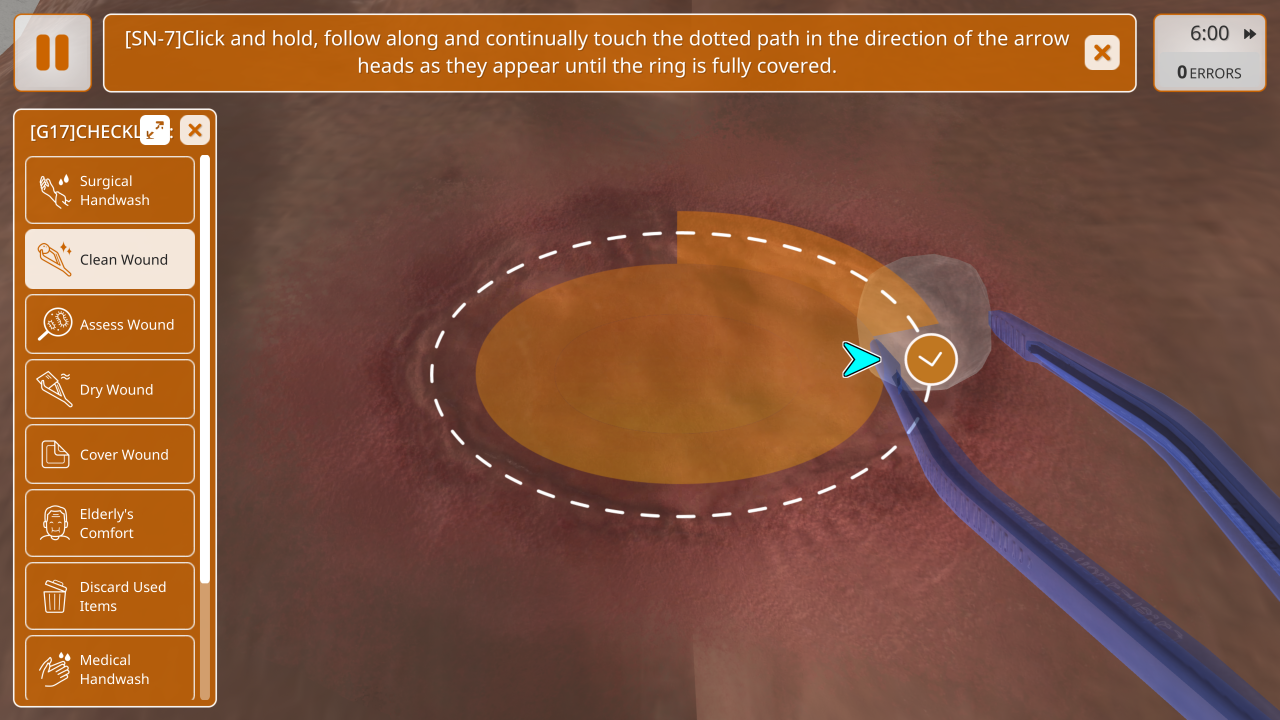This screenshot has height=720, width=1280.
Task: Choose the Medical Handwash step
Action: click(110, 668)
